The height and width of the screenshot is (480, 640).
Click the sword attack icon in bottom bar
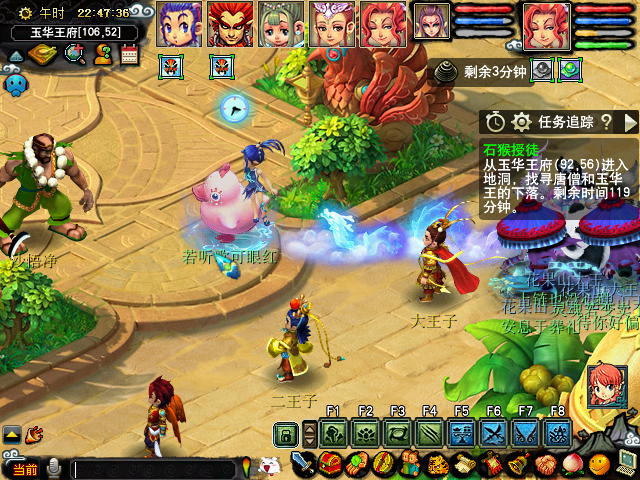click(x=304, y=464)
